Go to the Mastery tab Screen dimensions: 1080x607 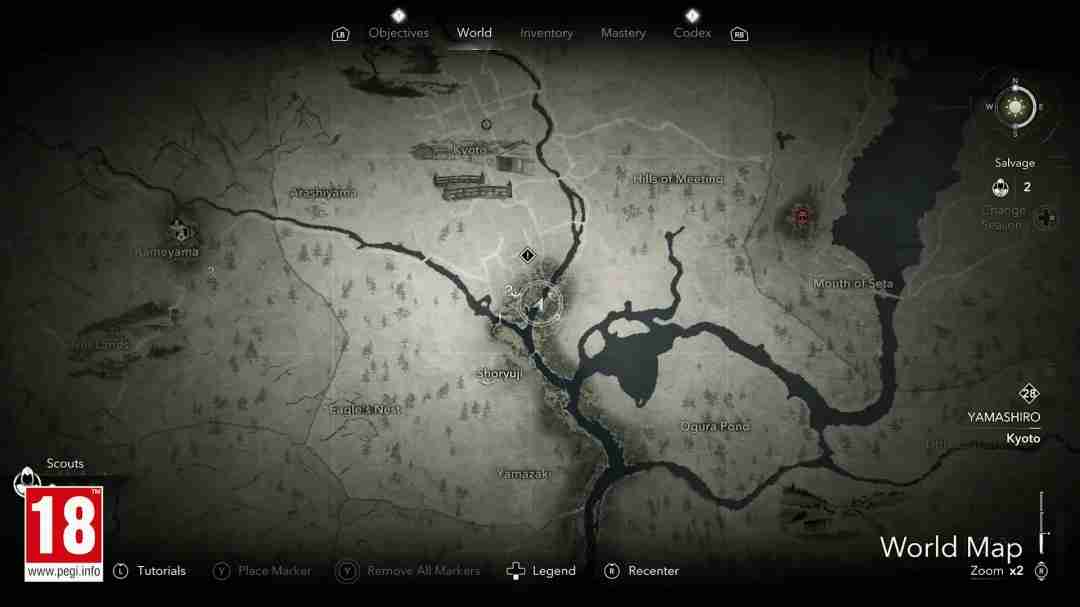click(623, 33)
